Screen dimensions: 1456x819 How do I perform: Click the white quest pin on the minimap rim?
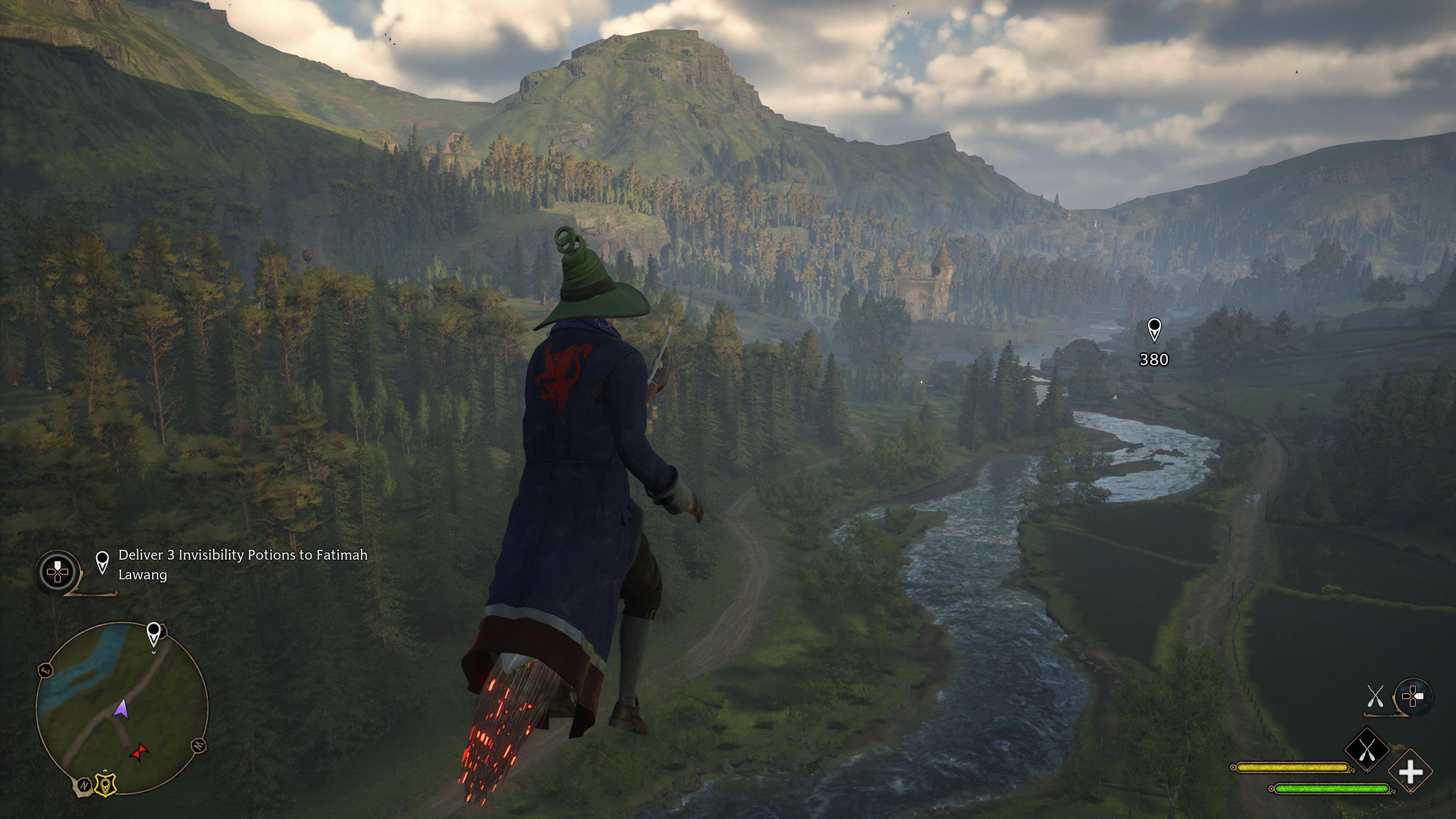click(153, 634)
